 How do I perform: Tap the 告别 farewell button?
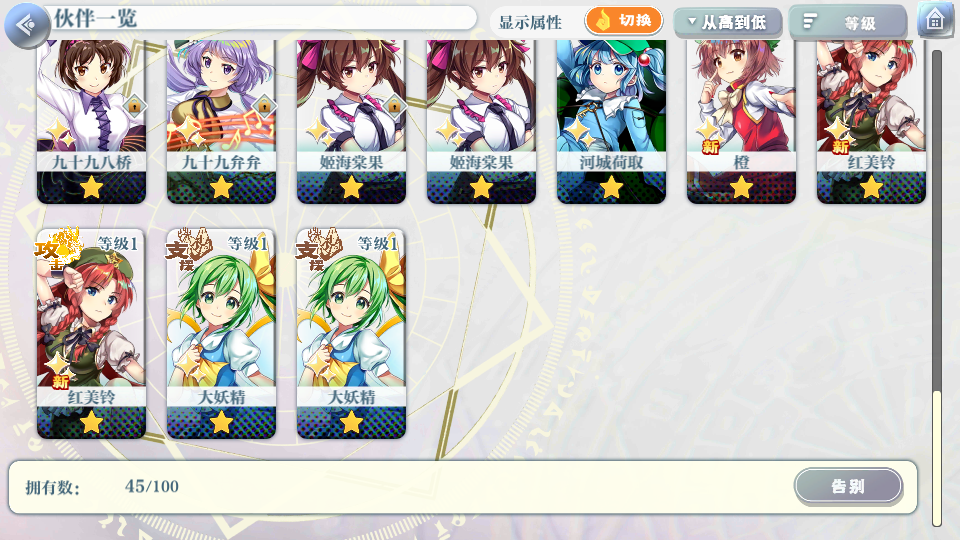click(x=848, y=487)
